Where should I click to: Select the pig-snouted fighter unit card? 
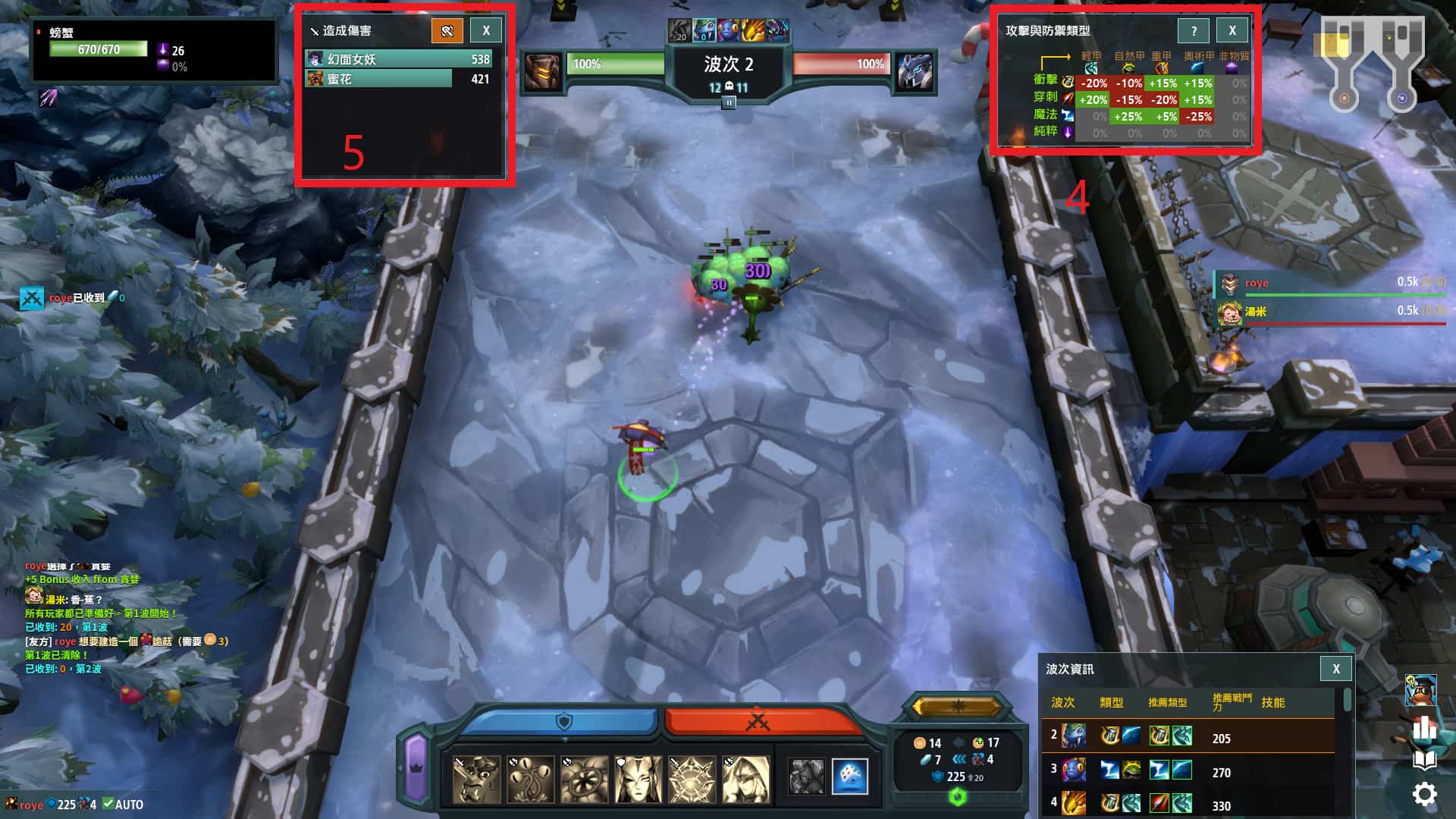(x=476, y=779)
